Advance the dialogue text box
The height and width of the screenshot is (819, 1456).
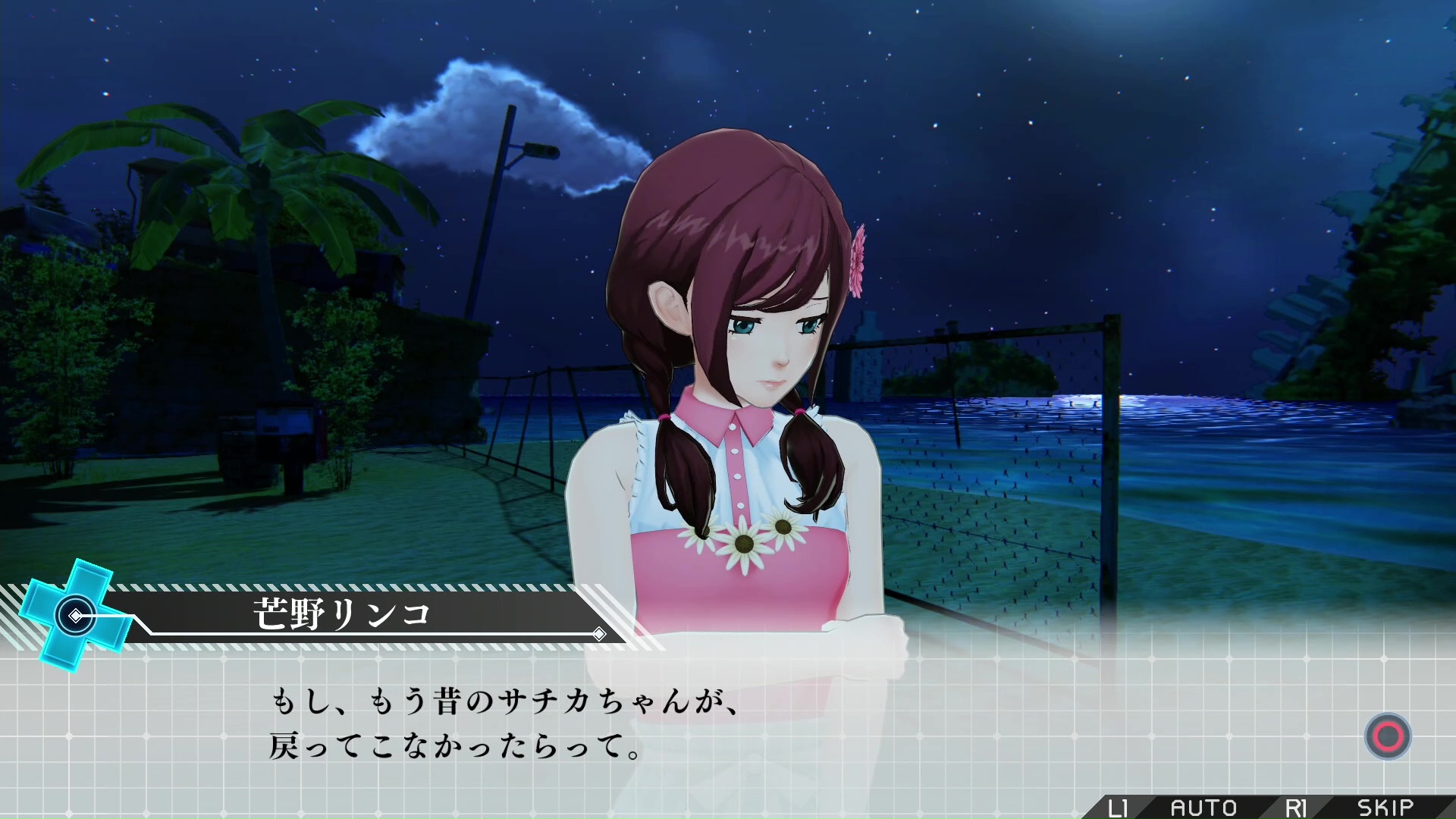click(x=1387, y=736)
